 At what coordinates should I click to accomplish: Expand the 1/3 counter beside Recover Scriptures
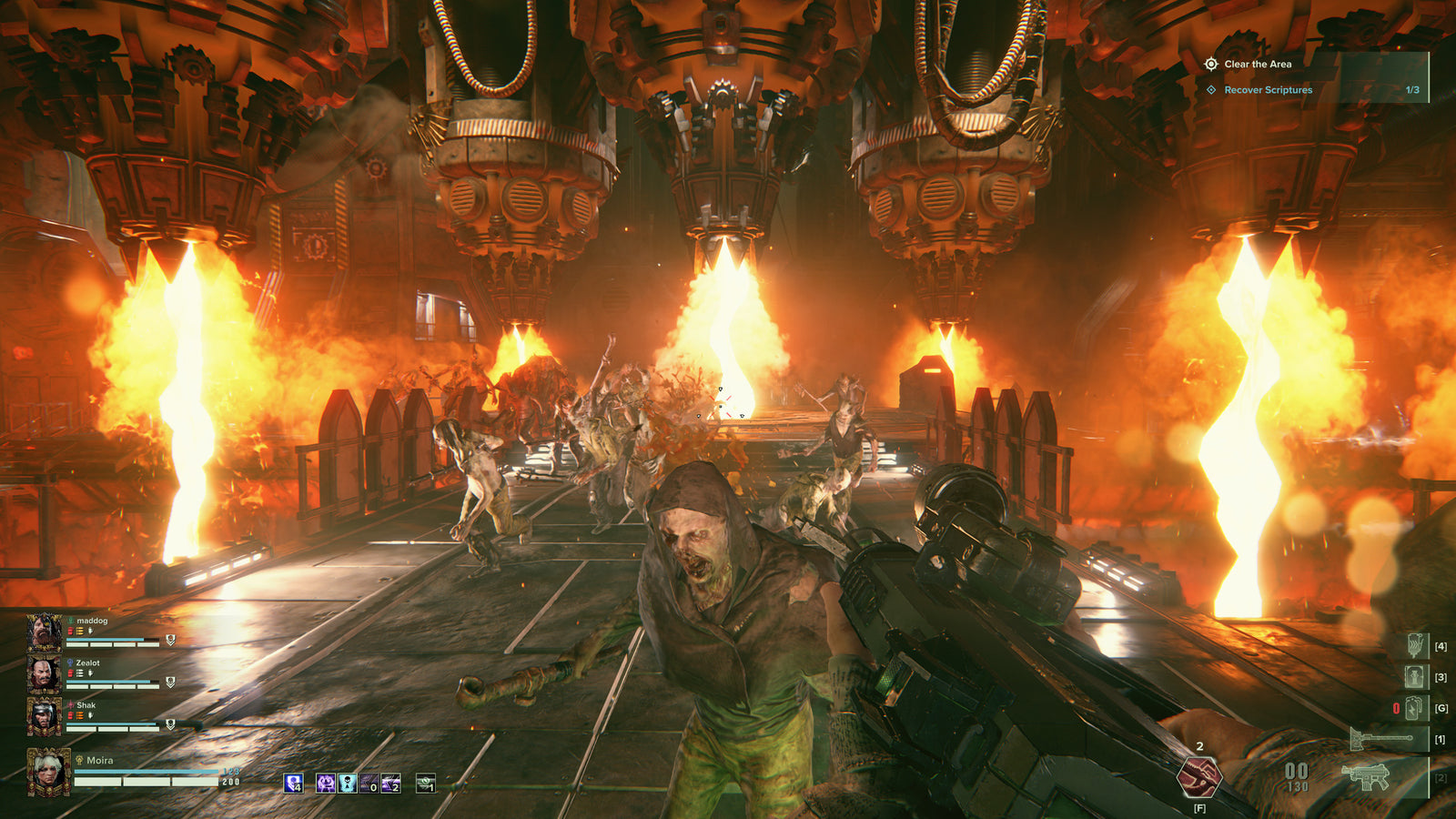1413,91
